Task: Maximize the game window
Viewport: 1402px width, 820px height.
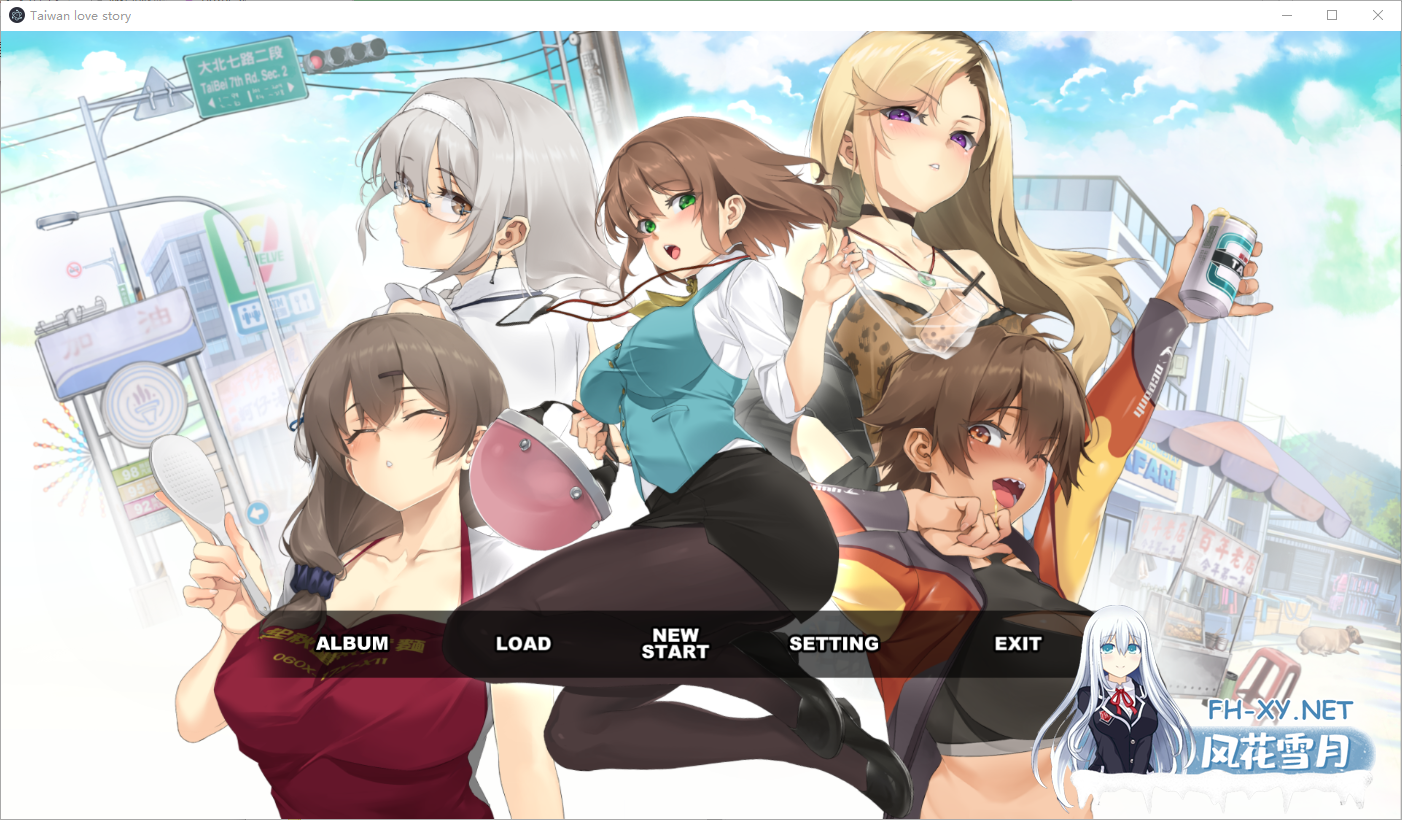Action: click(x=1332, y=15)
